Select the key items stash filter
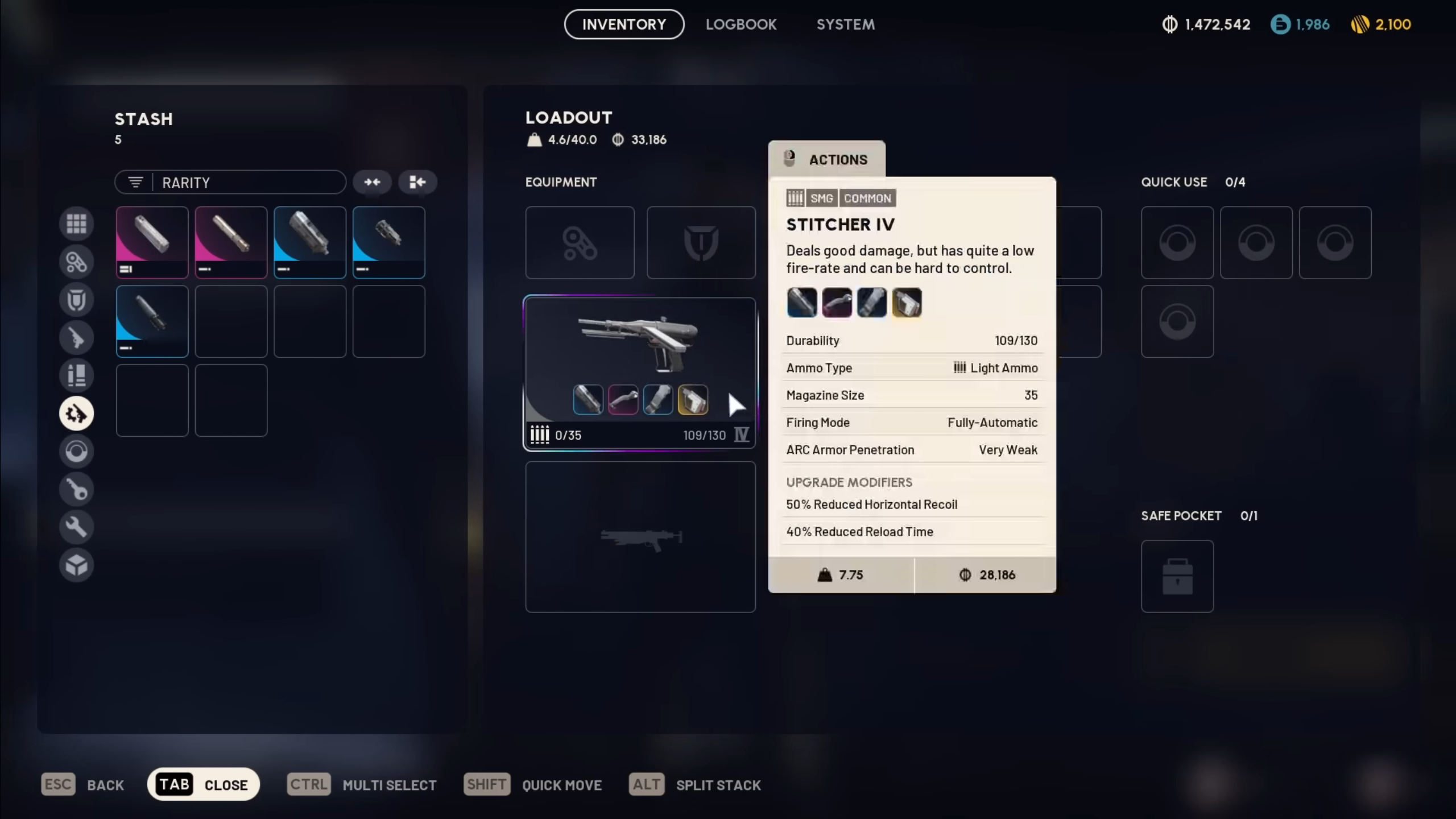1456x819 pixels. [77, 489]
